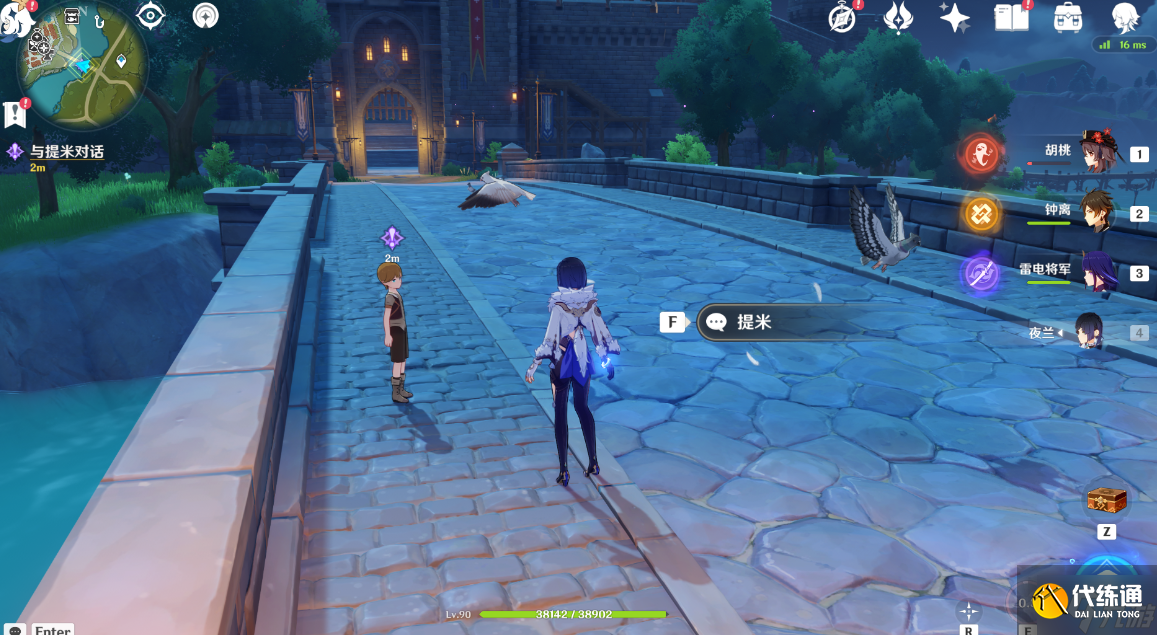Screen dimensions: 1157x635
Task: Open the winged battle pass icon
Action: 898,17
